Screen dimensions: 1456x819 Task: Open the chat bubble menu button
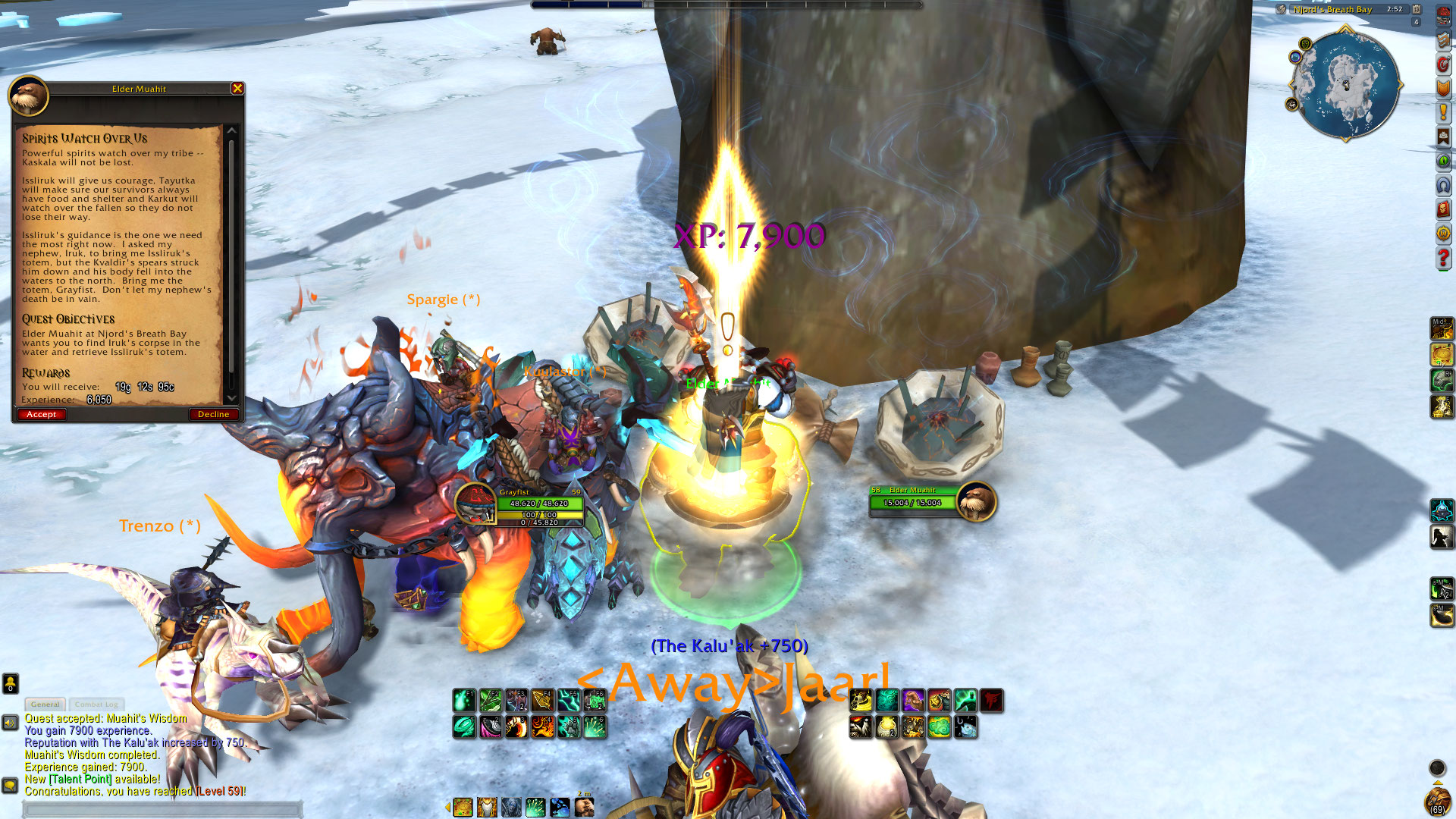click(10, 785)
